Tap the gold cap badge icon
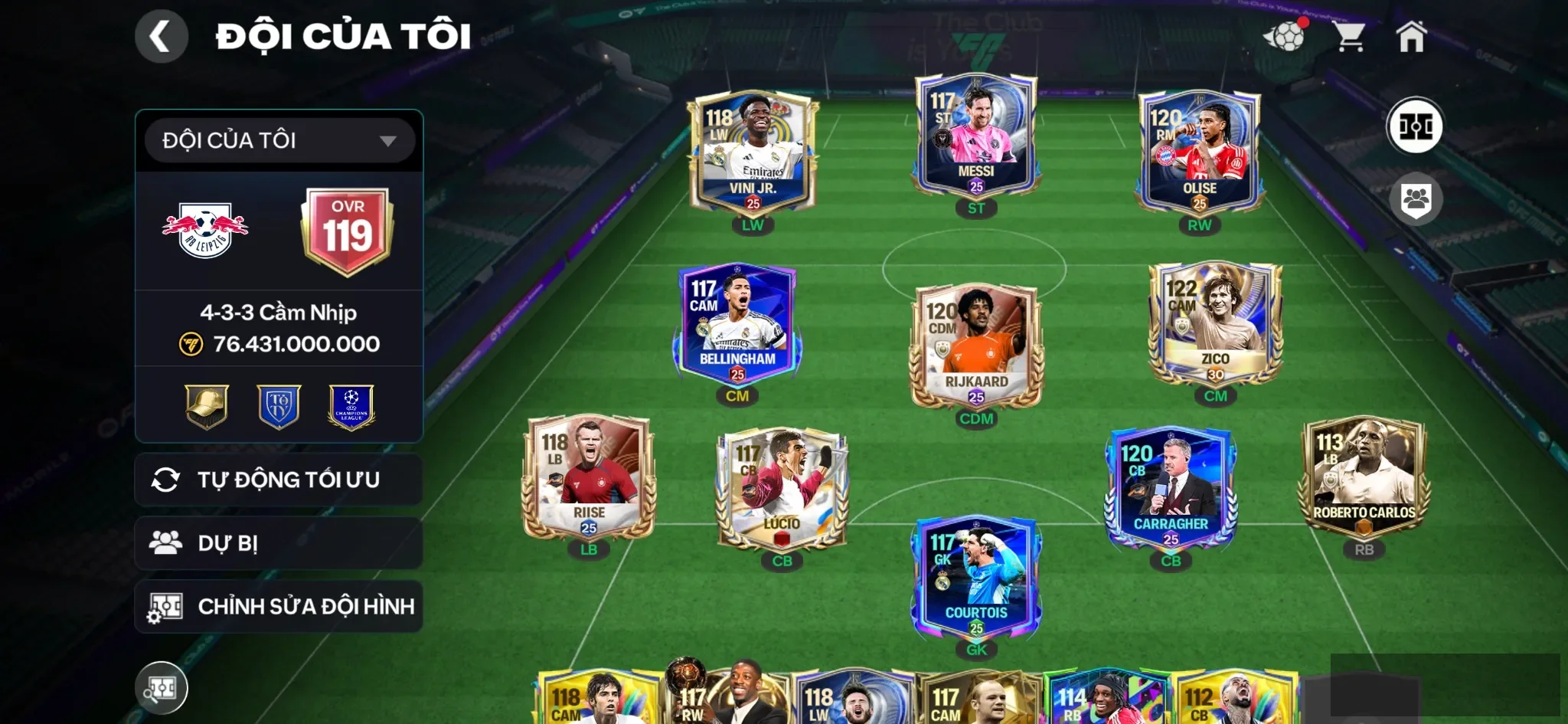 click(x=207, y=406)
